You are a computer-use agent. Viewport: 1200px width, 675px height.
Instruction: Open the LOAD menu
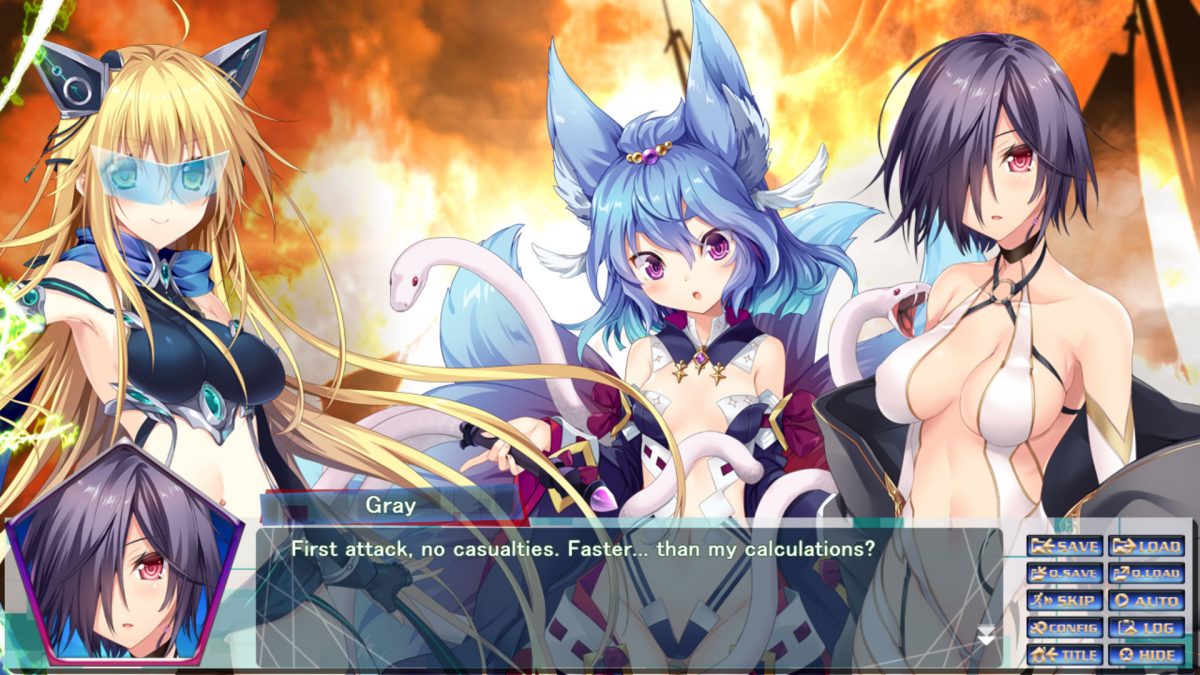coord(1146,547)
